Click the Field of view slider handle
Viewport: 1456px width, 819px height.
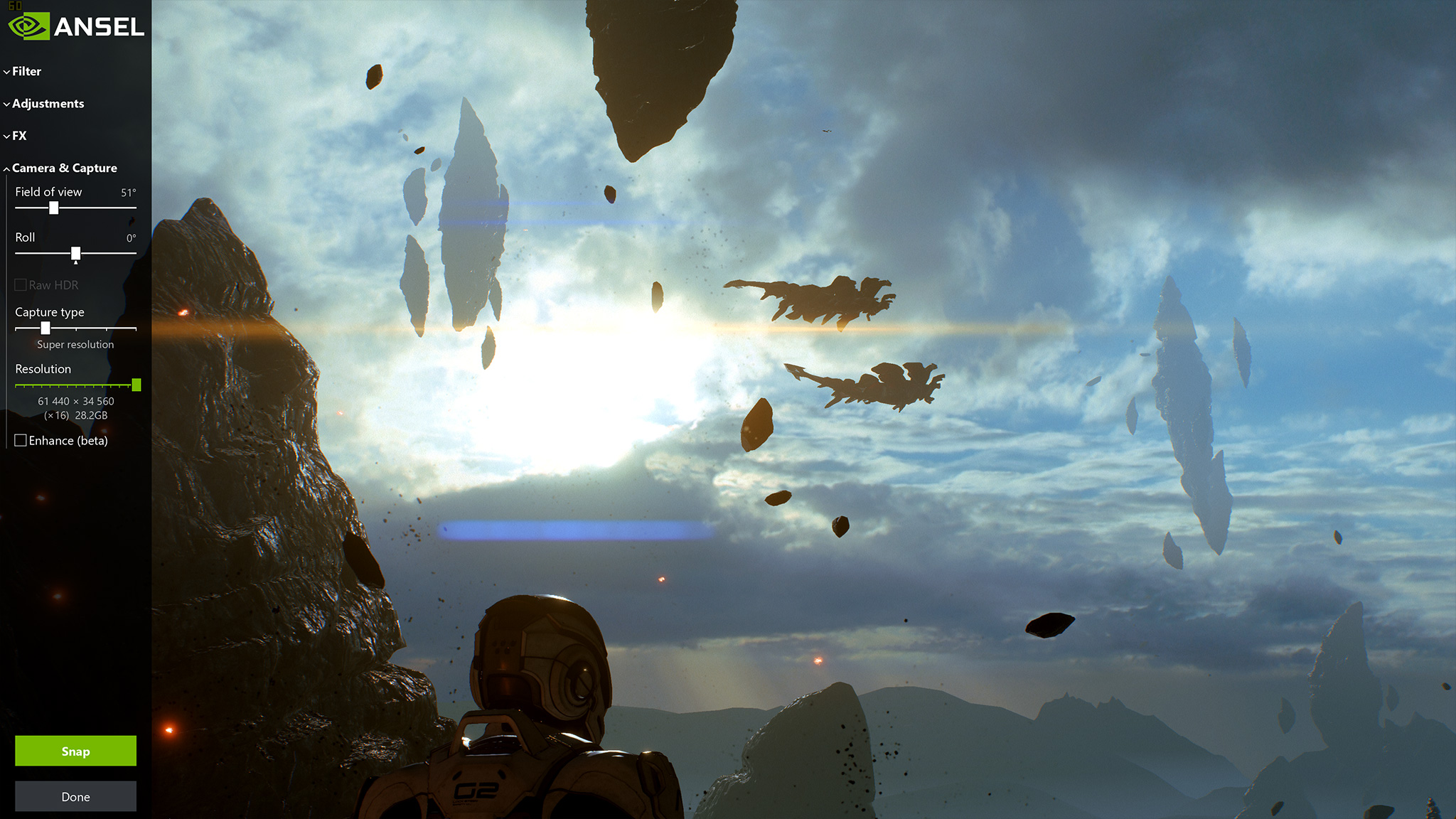pos(53,208)
